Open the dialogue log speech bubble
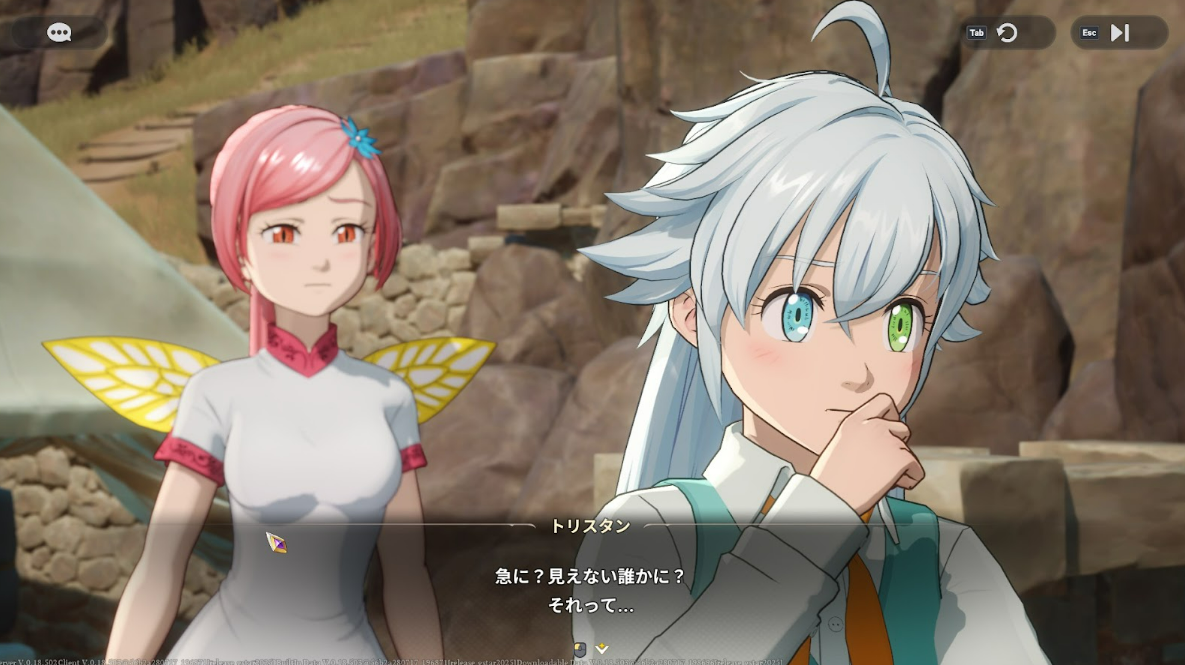This screenshot has height=665, width=1185. [x=59, y=33]
